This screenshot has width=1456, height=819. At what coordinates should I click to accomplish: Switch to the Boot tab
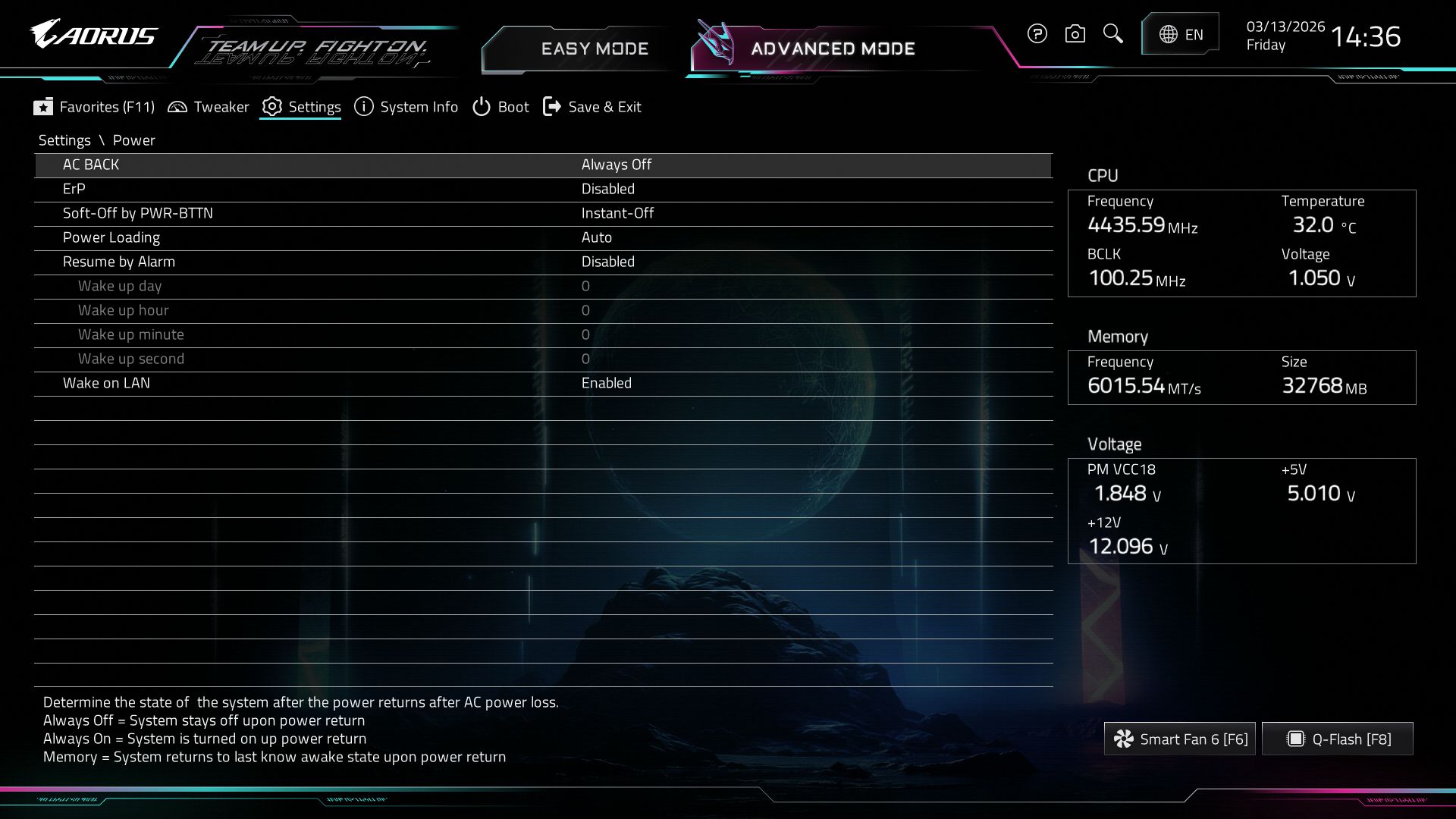(x=500, y=107)
